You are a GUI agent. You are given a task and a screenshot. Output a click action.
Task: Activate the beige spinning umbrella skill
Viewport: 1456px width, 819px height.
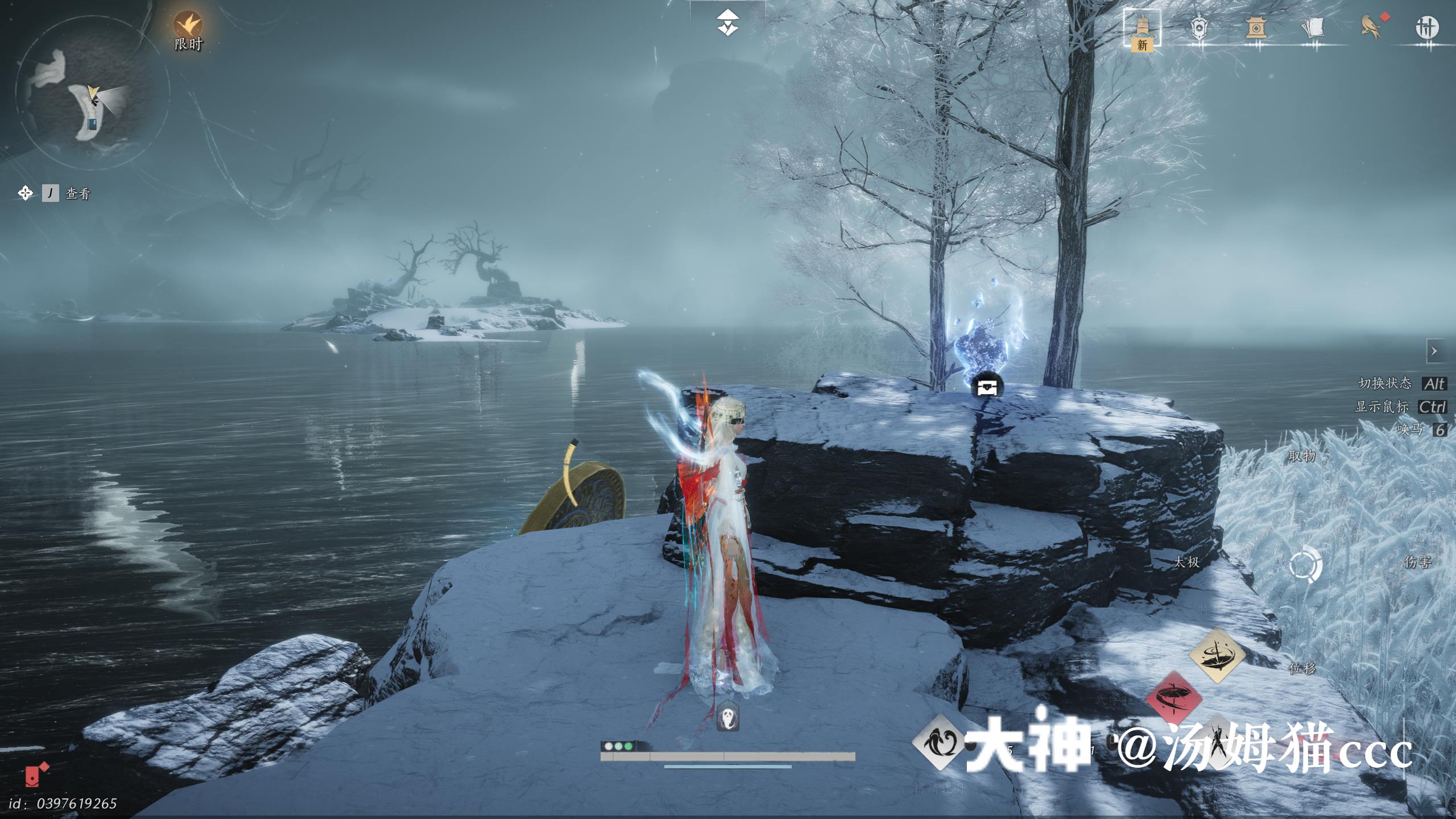point(1217,655)
